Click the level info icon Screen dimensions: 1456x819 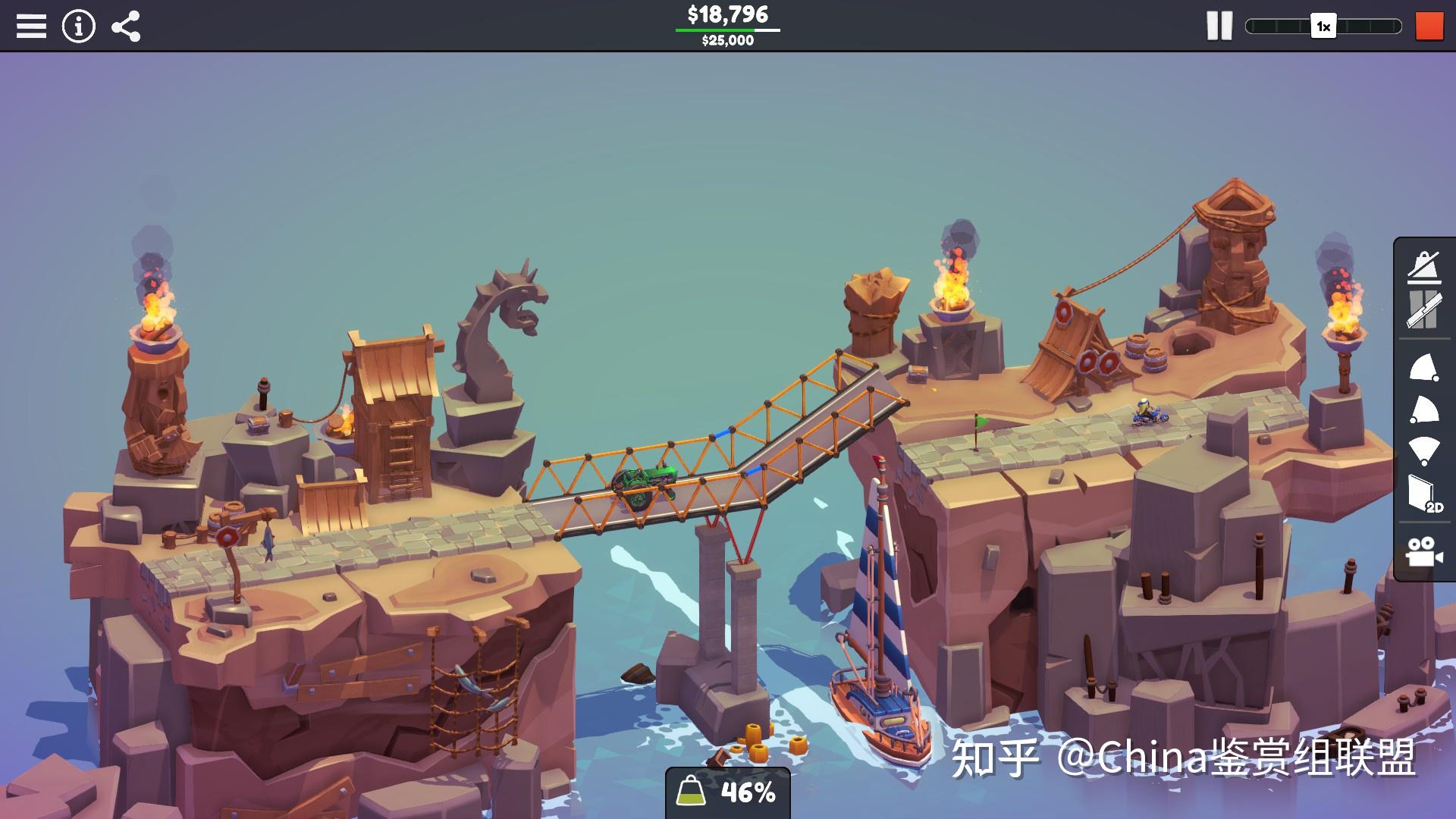78,27
